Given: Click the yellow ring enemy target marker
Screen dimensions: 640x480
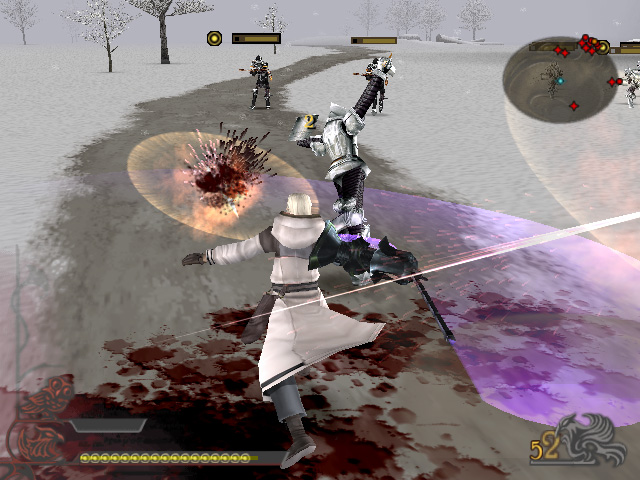Looking at the screenshot, I should pyautogui.click(x=214, y=39).
